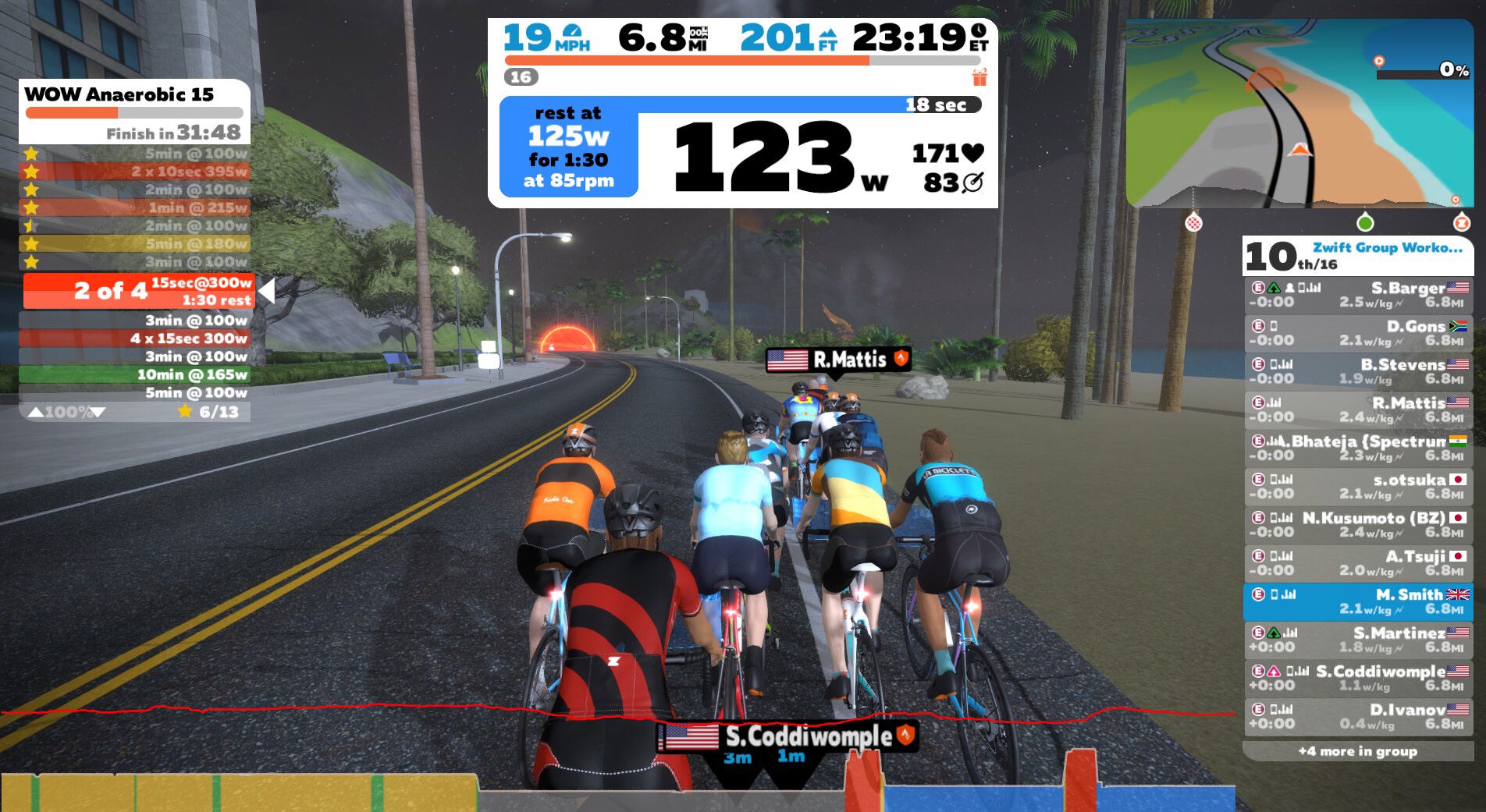Click the orange gift box icon
1486x812 pixels.
(979, 77)
